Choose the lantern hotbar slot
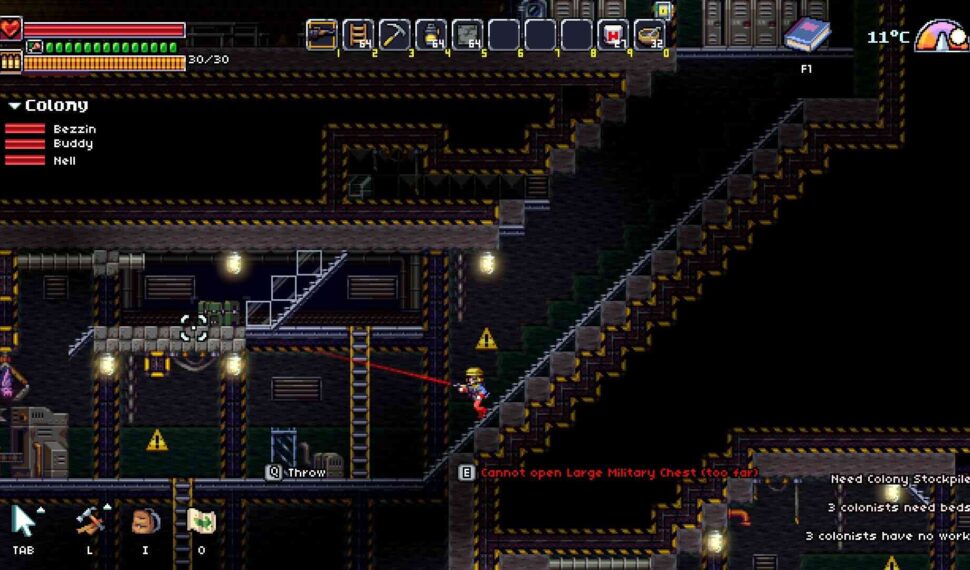 click(x=431, y=35)
